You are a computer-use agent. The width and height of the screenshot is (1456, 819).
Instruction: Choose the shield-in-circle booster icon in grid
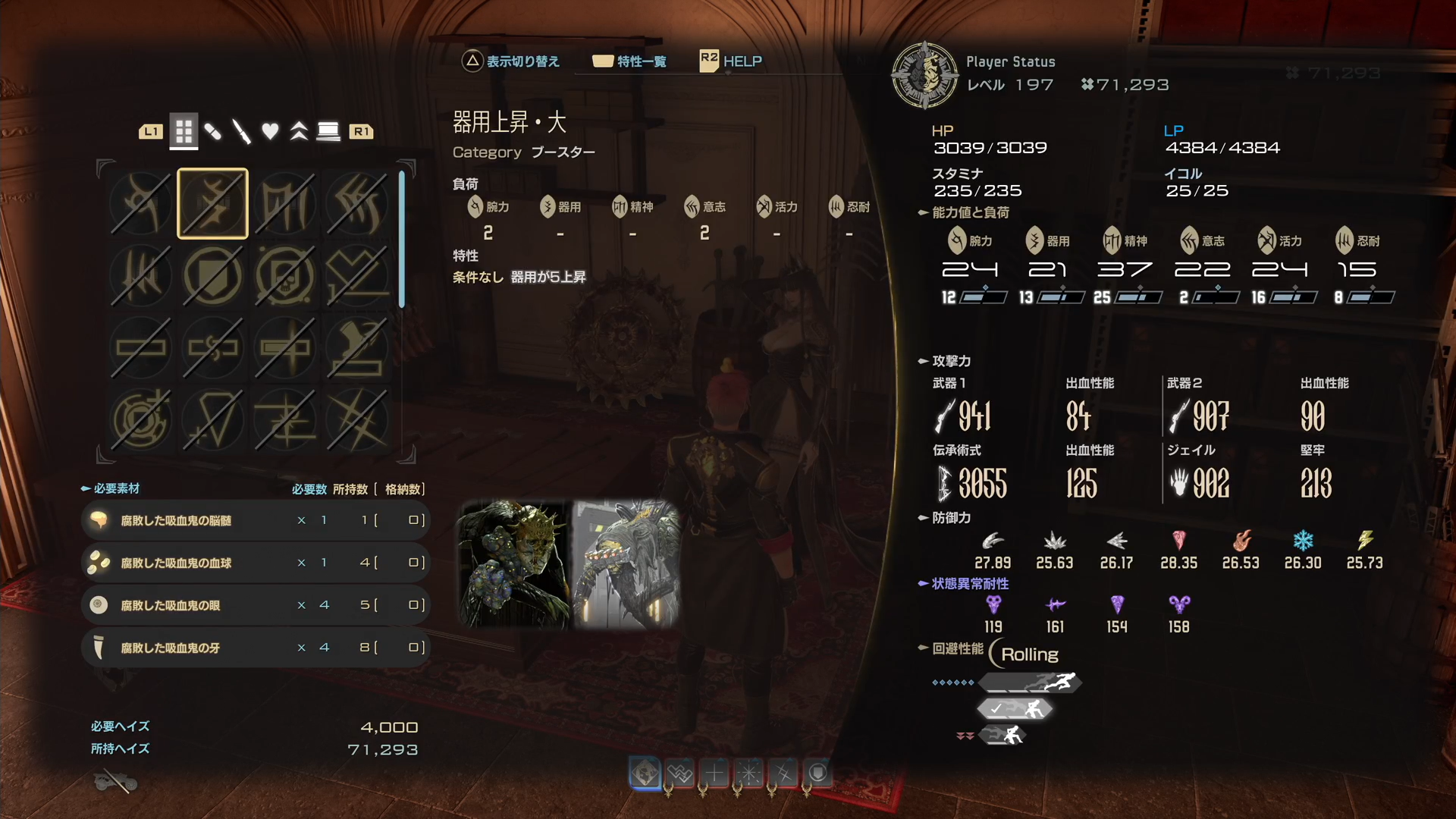212,276
